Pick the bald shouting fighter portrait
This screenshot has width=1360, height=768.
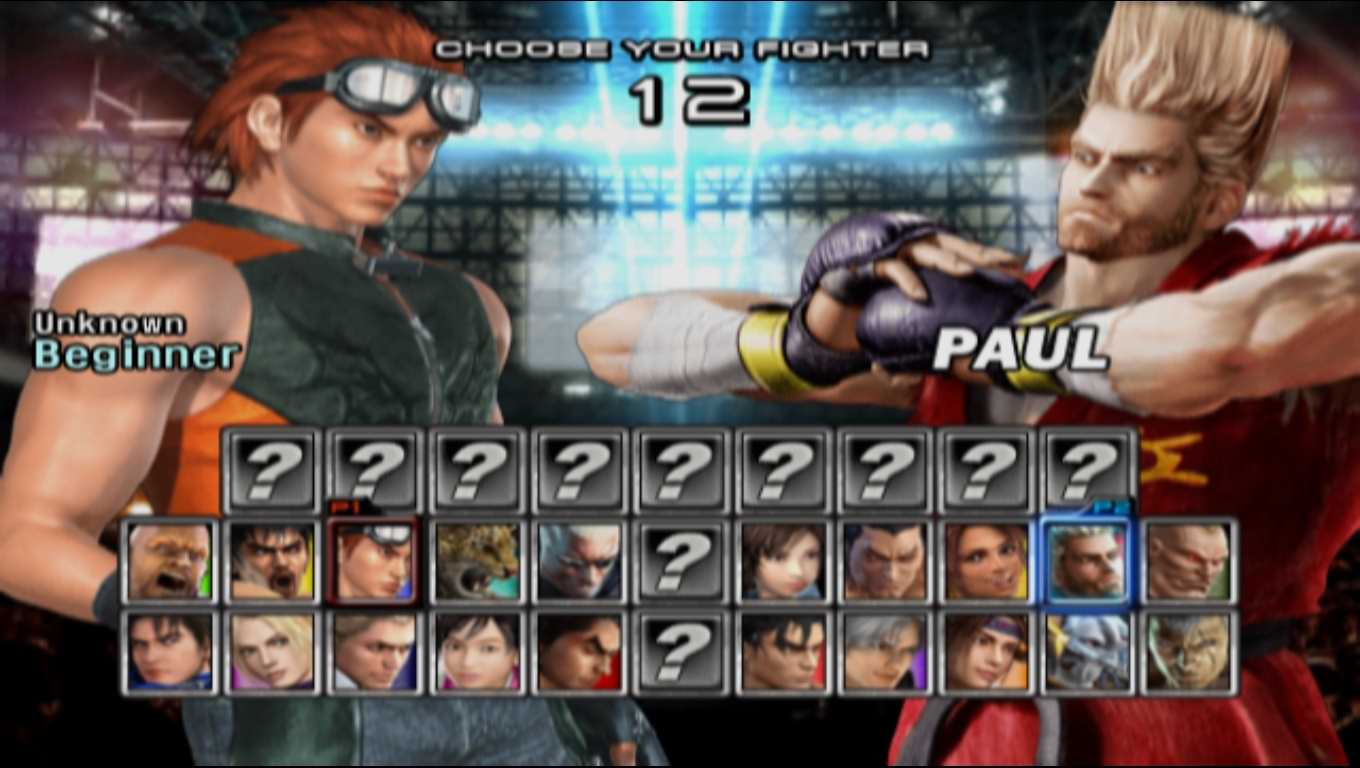(x=171, y=561)
